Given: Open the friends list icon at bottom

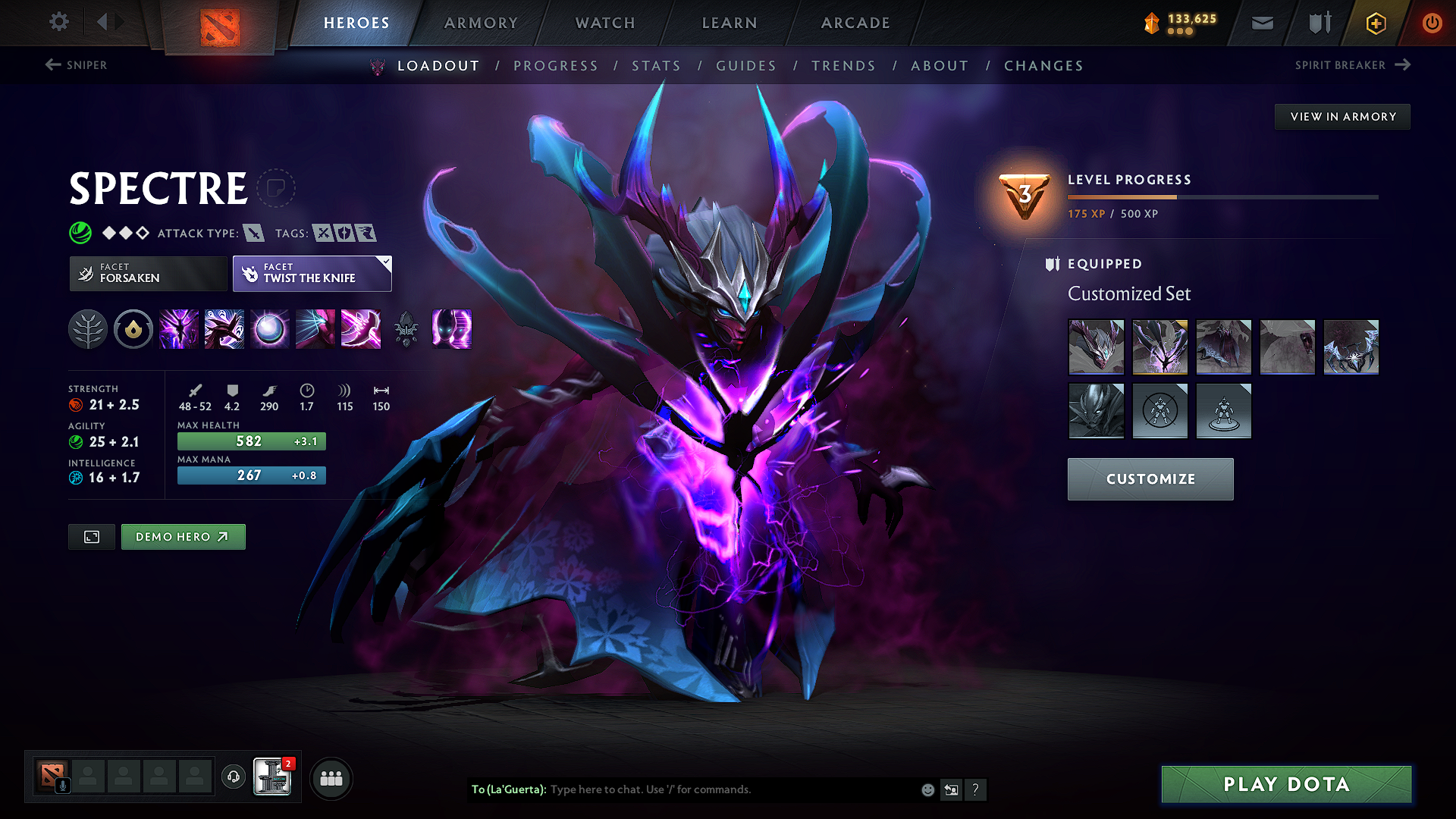Looking at the screenshot, I should [x=331, y=778].
